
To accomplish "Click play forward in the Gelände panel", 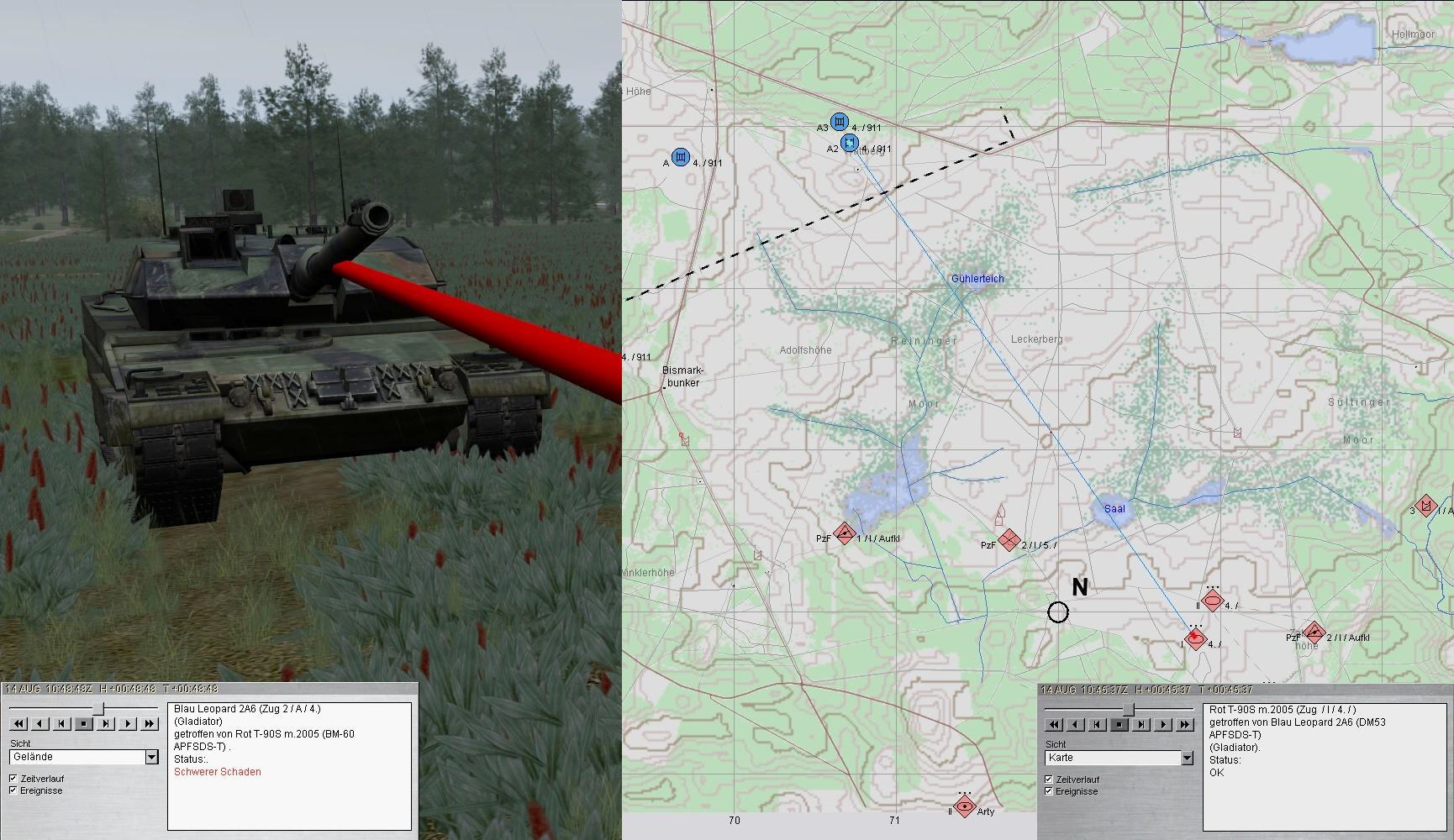I will tap(128, 723).
